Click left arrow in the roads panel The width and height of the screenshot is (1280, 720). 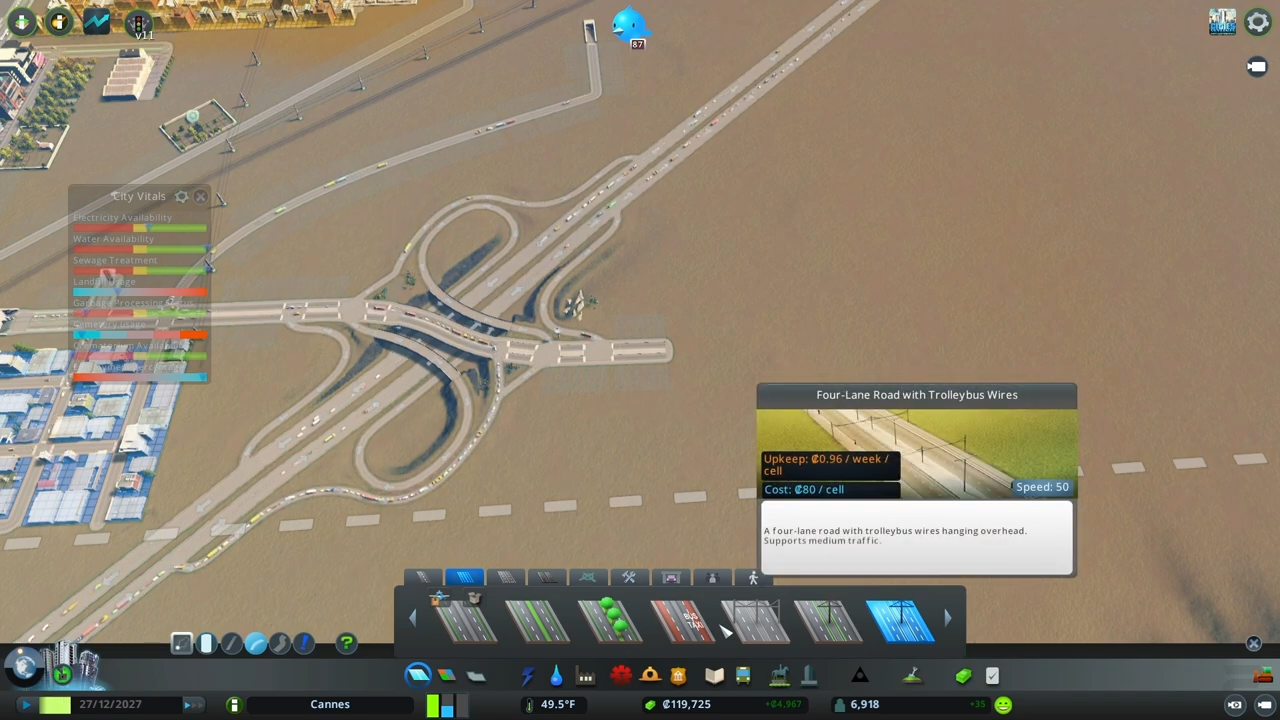(x=411, y=618)
